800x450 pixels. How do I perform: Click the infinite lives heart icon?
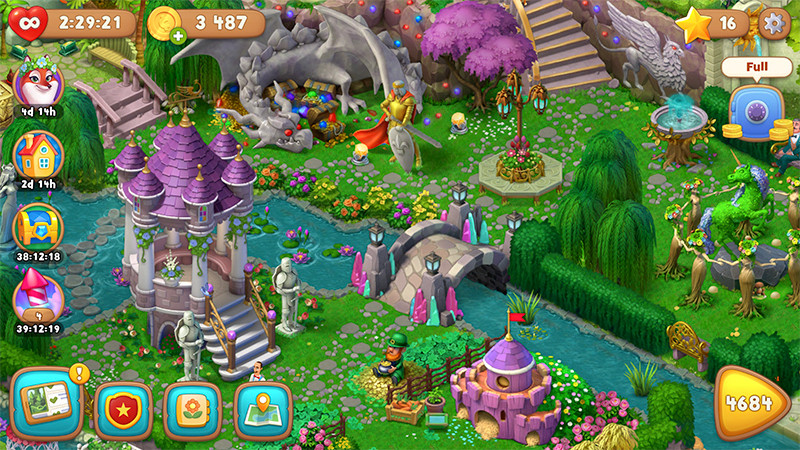point(31,21)
